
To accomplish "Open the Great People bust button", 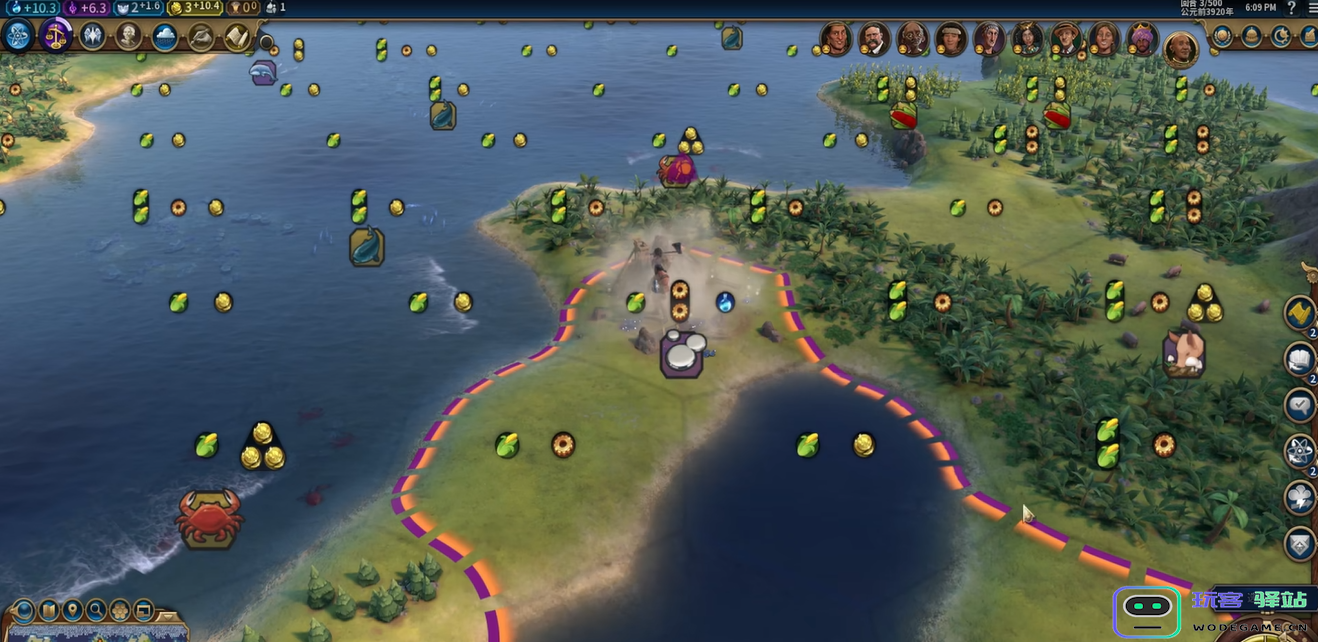I will 128,37.
